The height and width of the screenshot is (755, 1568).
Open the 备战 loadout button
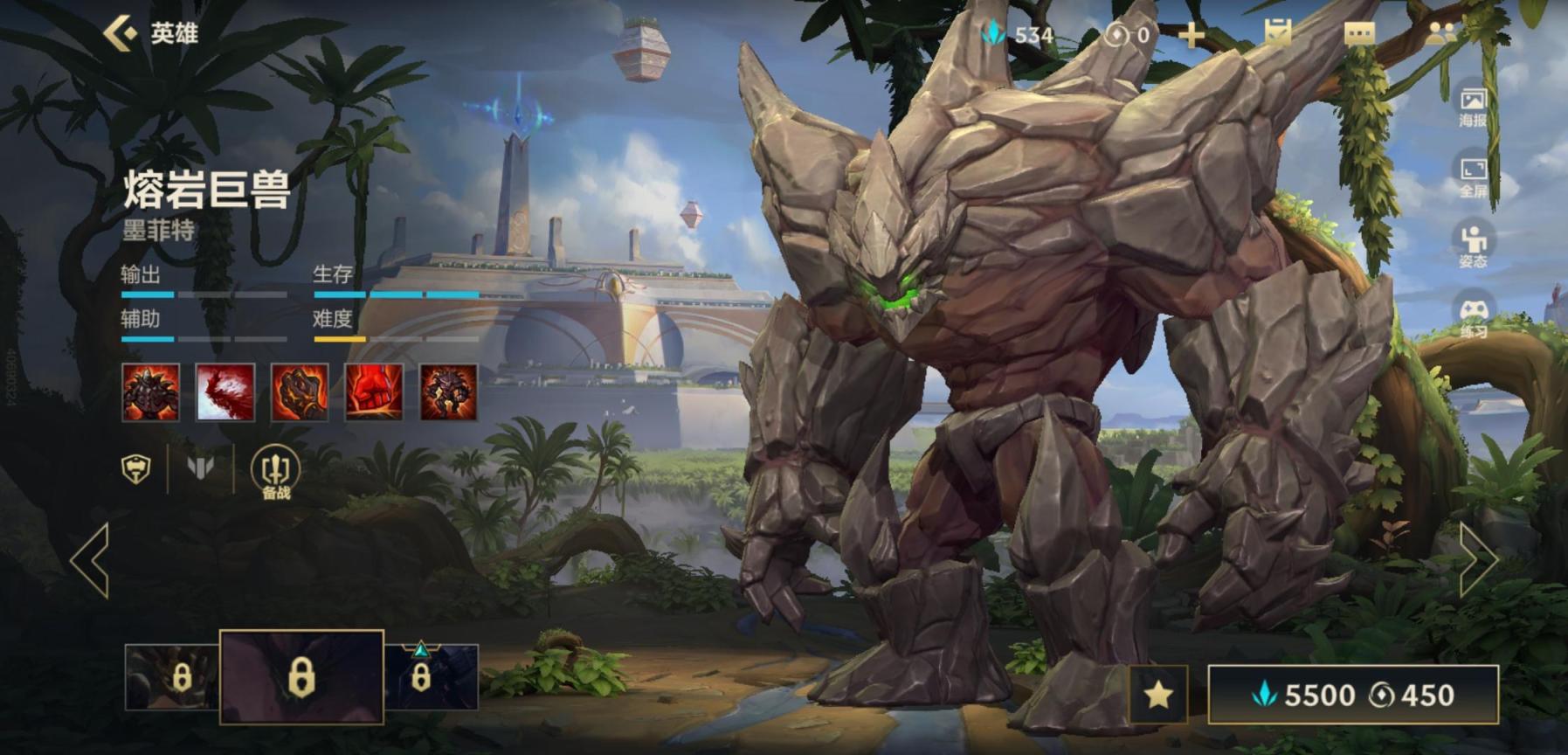click(275, 472)
